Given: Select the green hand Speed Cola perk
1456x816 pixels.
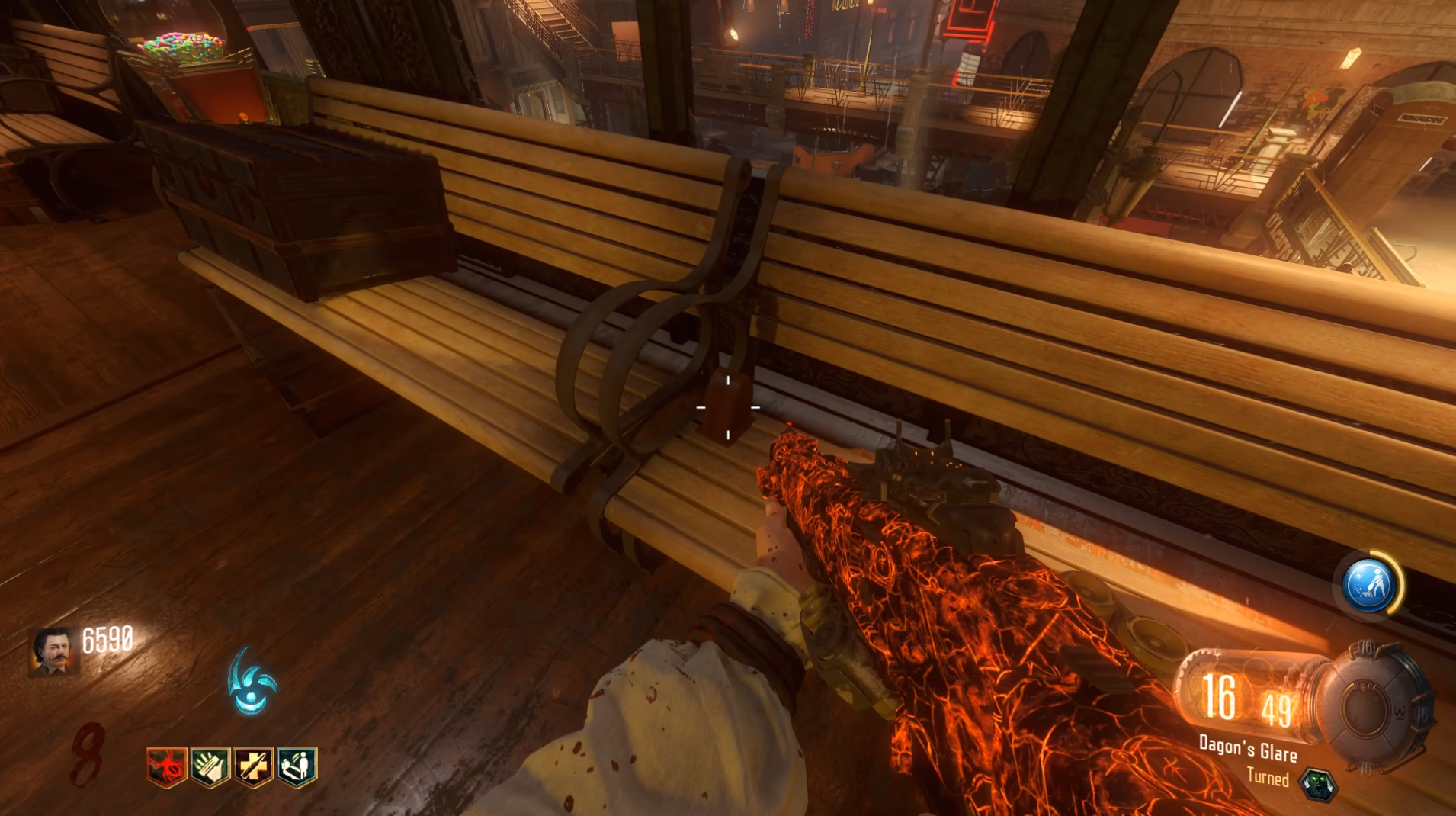Looking at the screenshot, I should (x=210, y=766).
